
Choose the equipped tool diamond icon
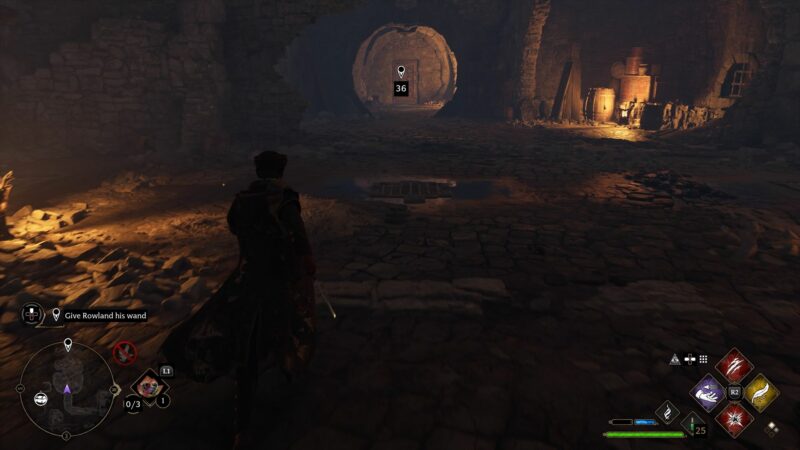coord(148,386)
